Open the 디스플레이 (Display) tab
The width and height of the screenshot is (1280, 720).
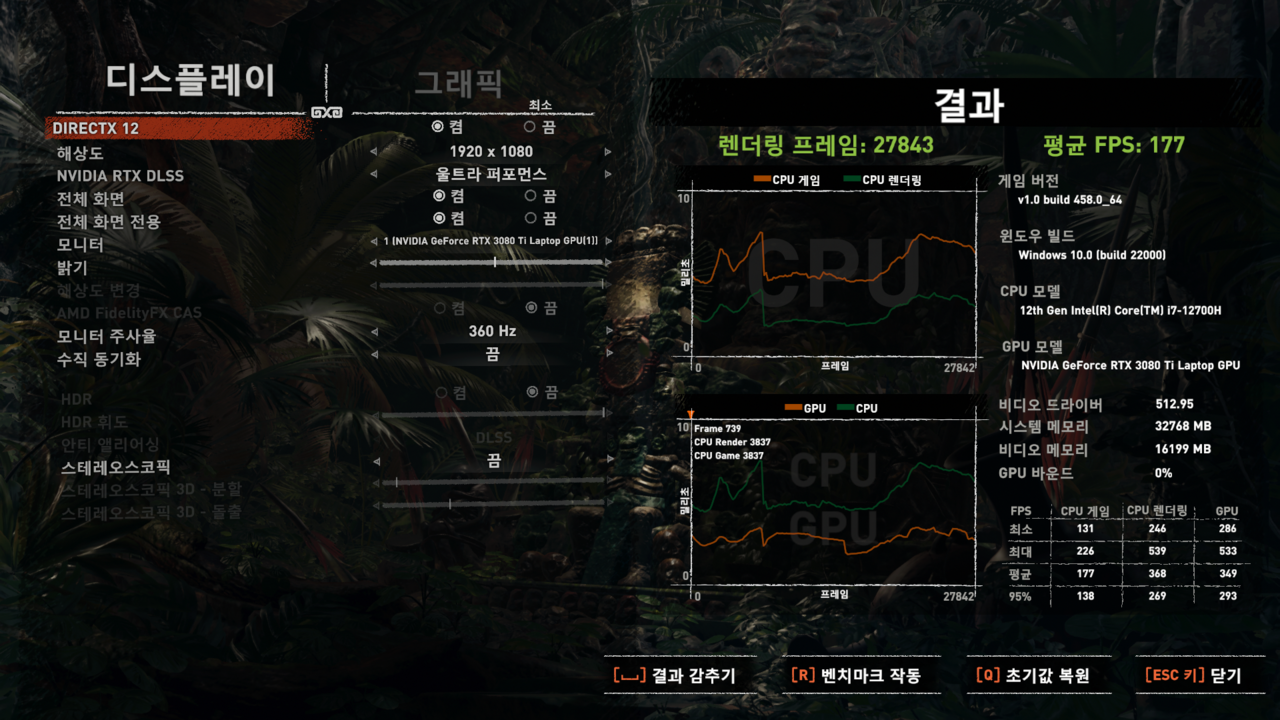pos(190,80)
